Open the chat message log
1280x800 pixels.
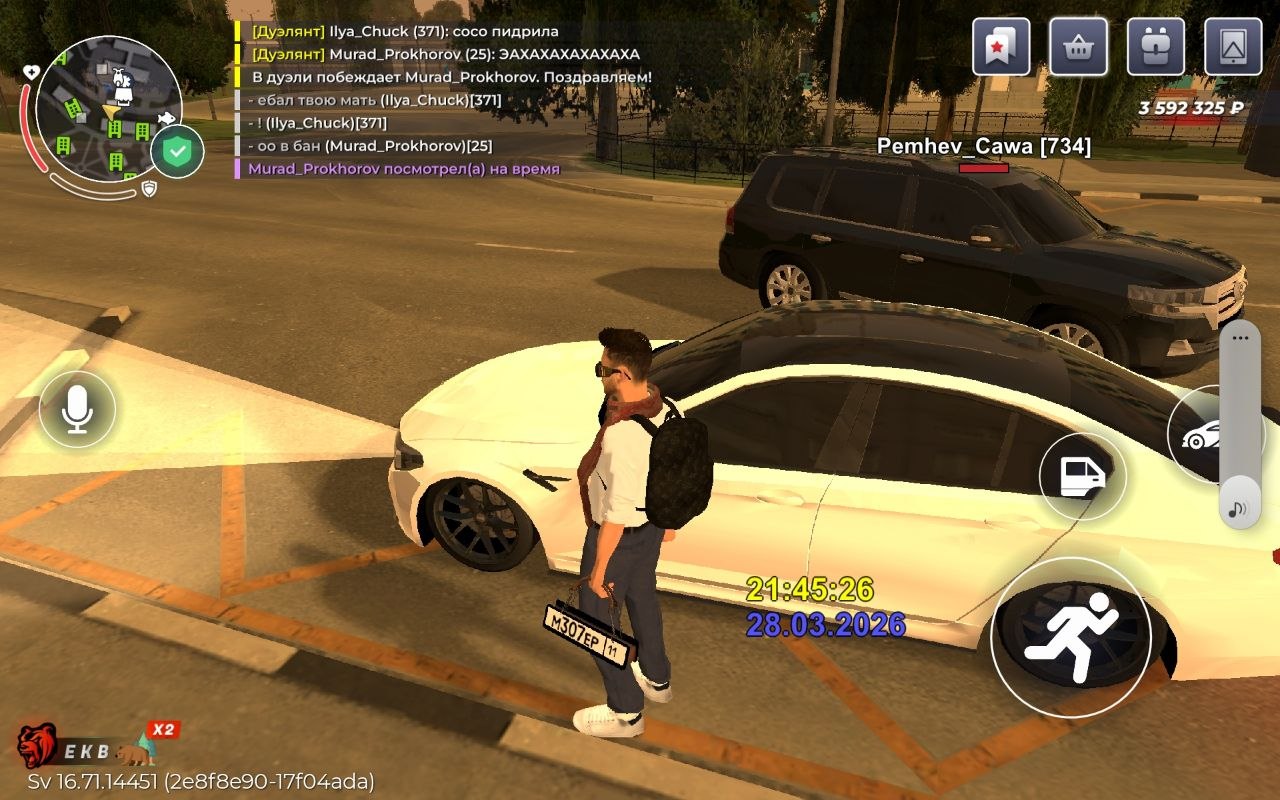(x=440, y=100)
